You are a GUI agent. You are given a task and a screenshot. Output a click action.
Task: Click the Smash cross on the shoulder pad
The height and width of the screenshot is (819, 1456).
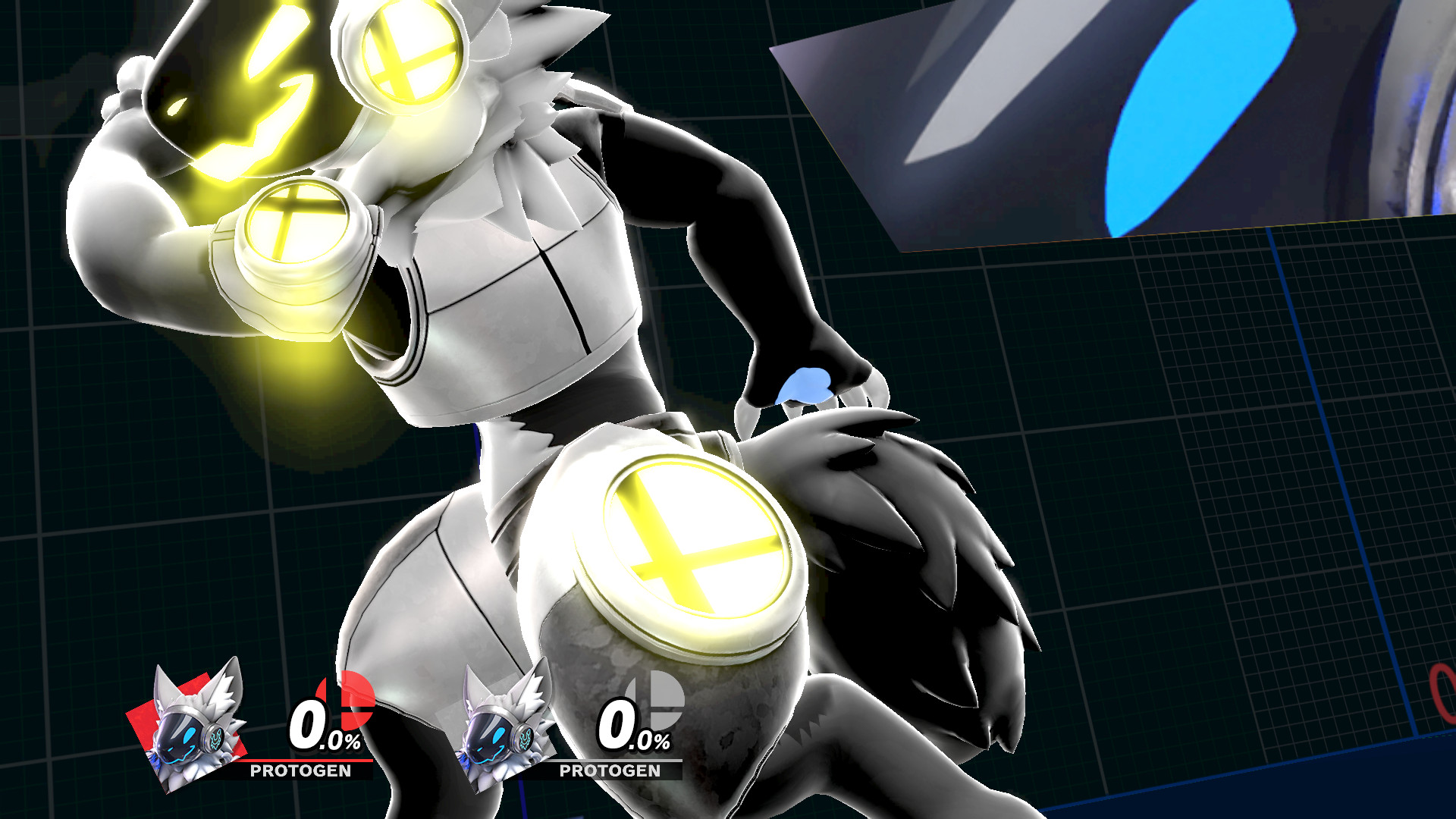coord(409,53)
